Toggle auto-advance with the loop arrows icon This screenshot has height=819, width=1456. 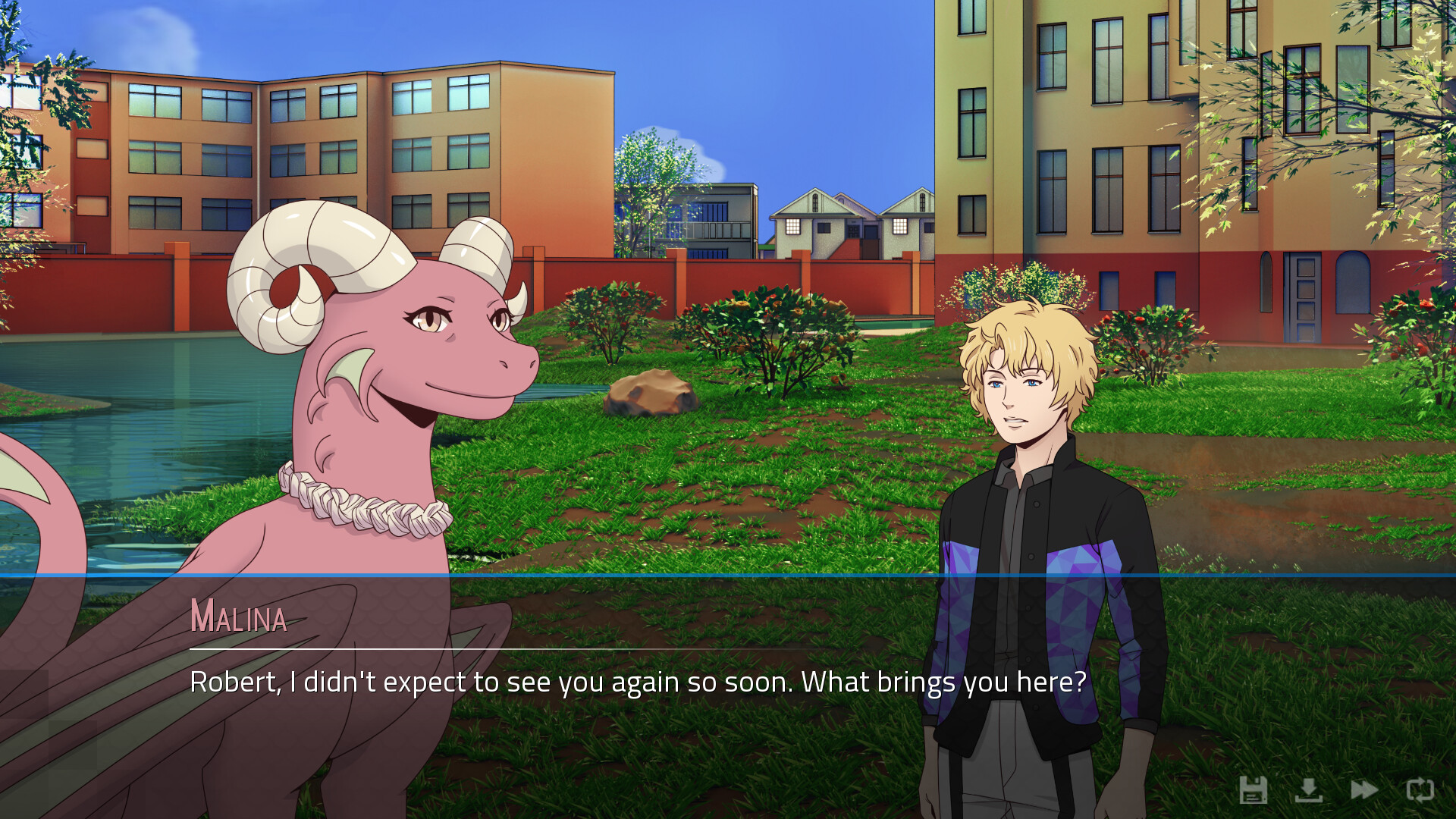pos(1420,790)
